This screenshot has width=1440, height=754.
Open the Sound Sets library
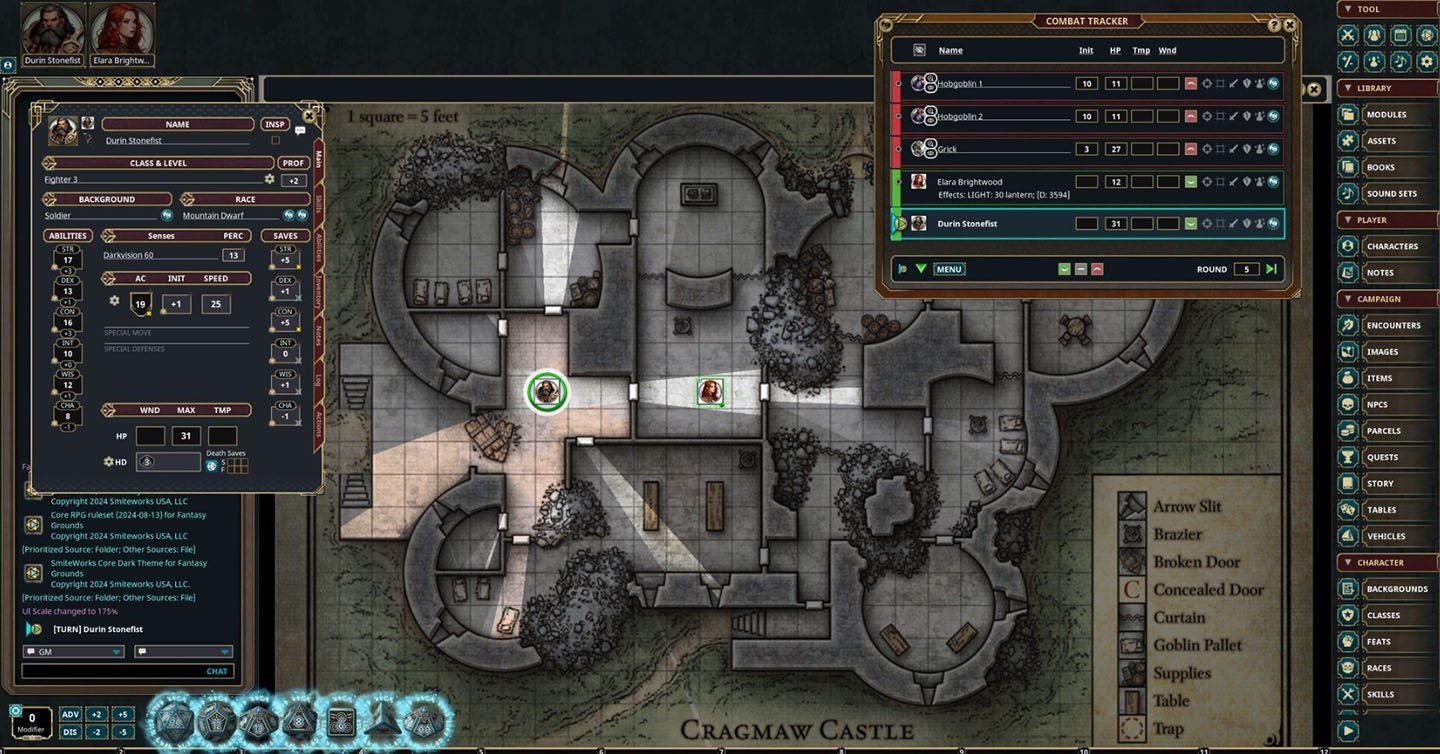coord(1390,194)
